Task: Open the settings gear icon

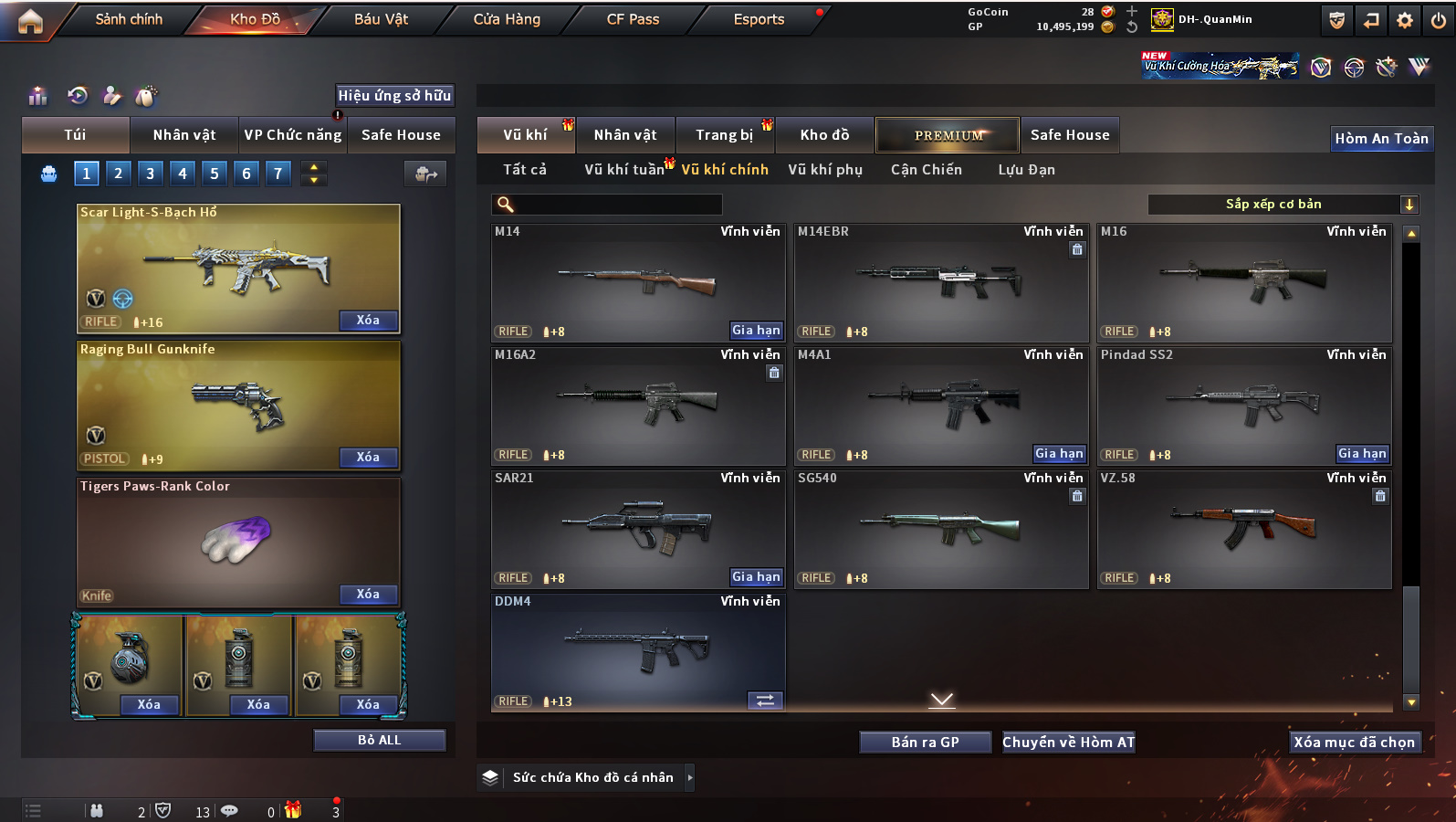Action: pyautogui.click(x=1405, y=20)
